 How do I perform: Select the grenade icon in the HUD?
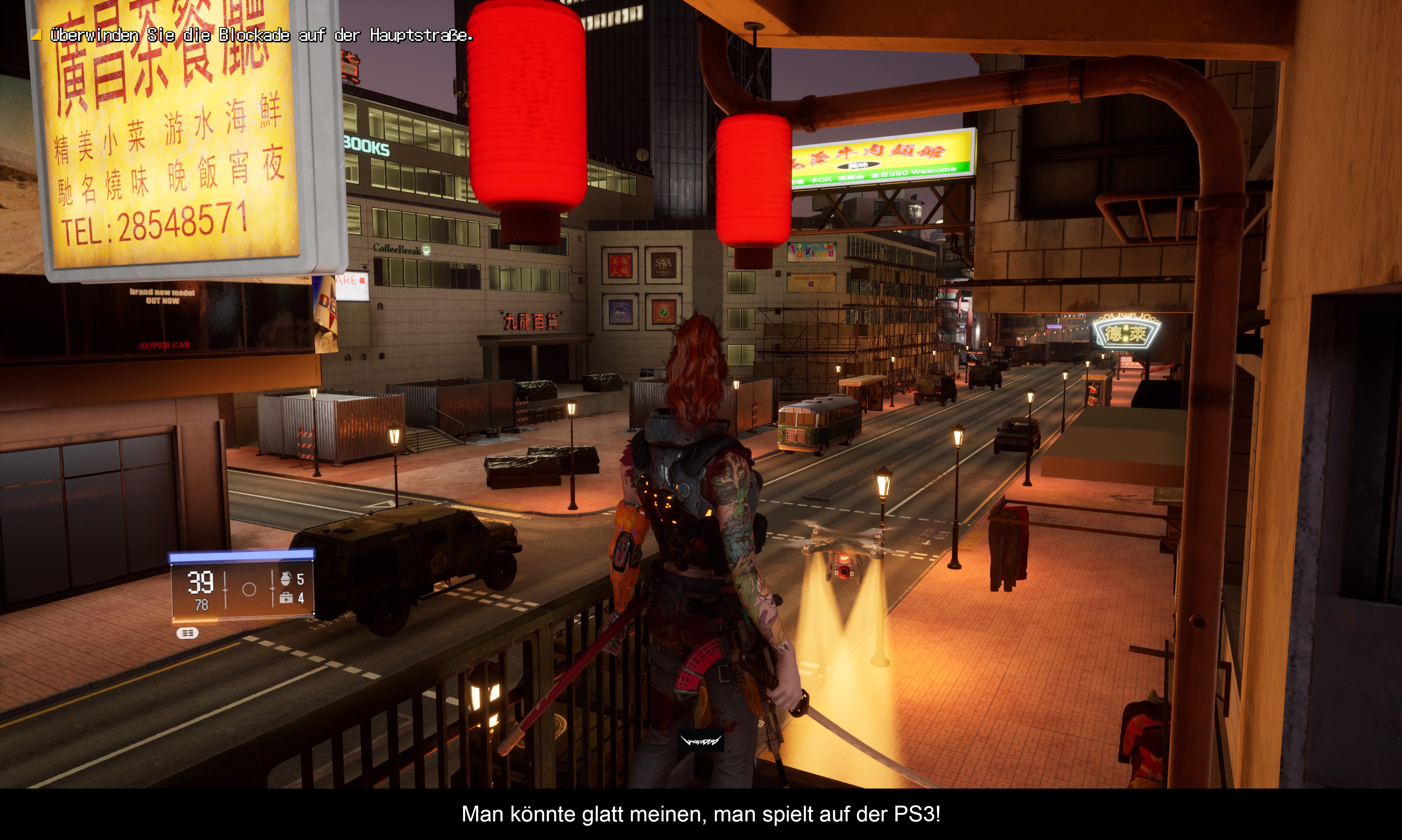(x=285, y=579)
